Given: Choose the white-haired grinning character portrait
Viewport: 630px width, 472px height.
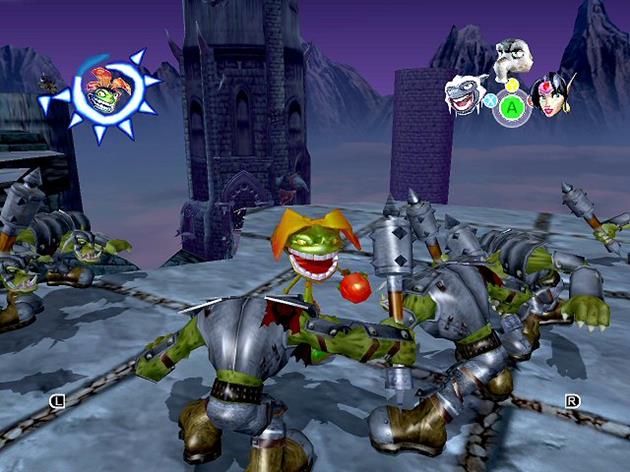Looking at the screenshot, I should click(x=466, y=93).
